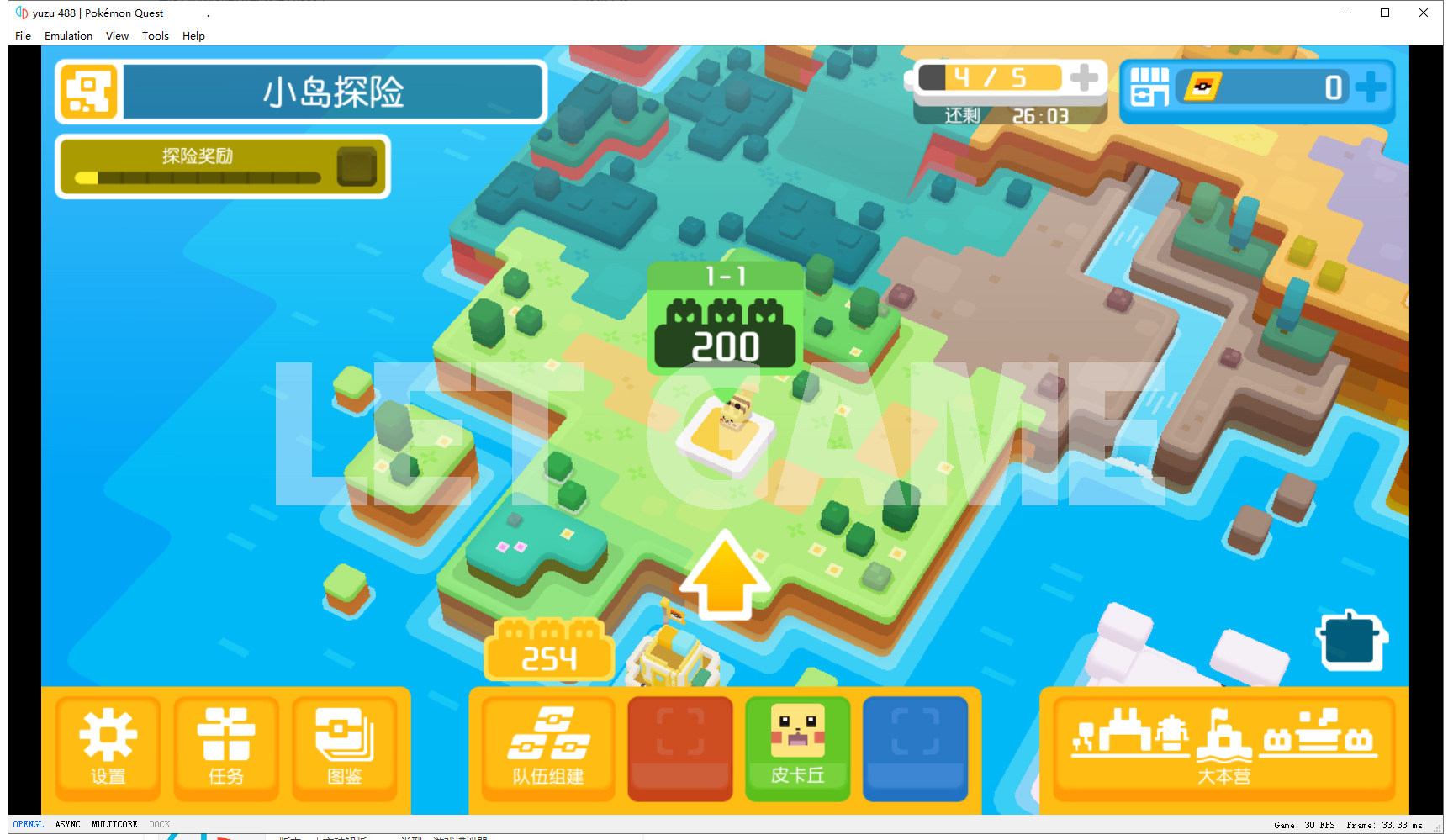Select stage 1-1 marker
This screenshot has height=840, width=1448.
pyautogui.click(x=725, y=317)
